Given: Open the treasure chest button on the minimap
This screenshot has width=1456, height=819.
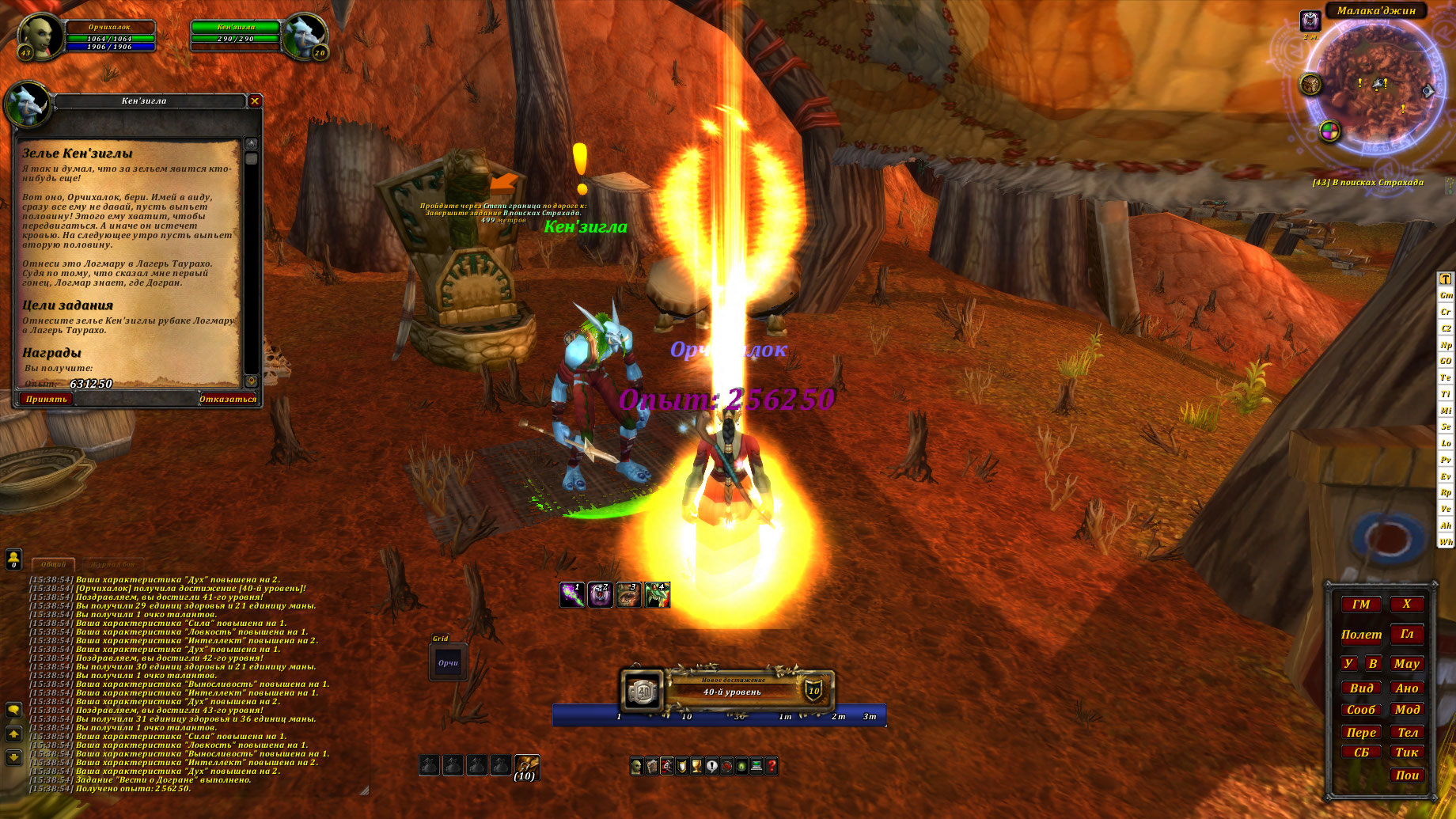Looking at the screenshot, I should click(x=1310, y=84).
